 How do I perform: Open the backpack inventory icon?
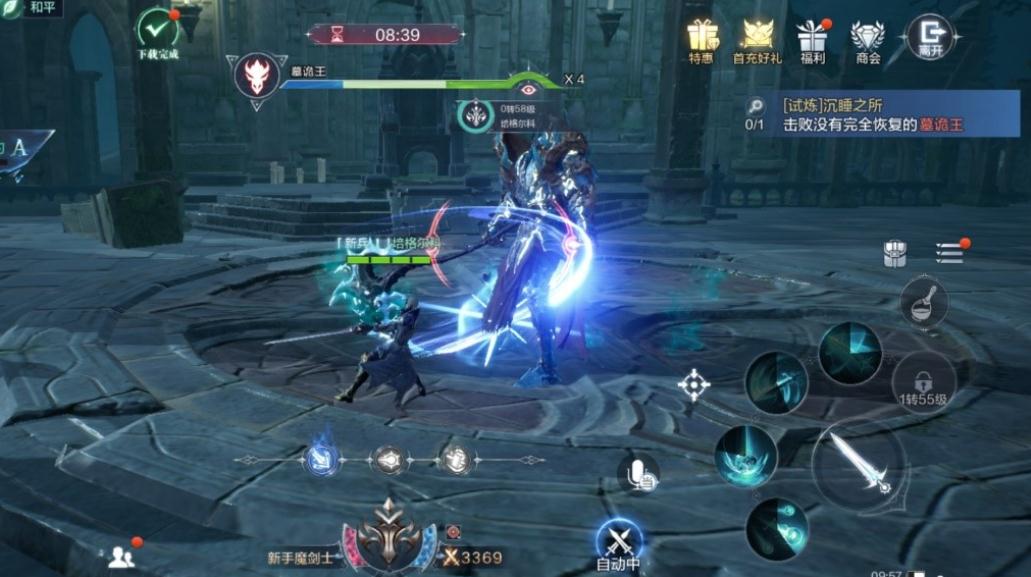895,253
